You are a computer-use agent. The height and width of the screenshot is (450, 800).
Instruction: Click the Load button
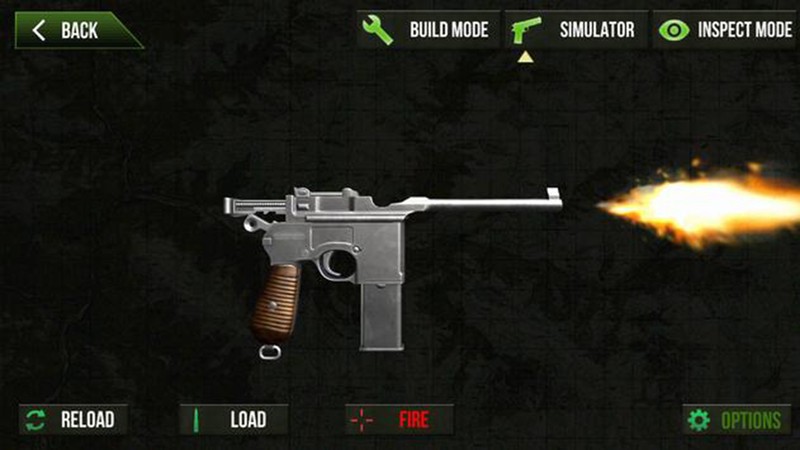(x=233, y=419)
